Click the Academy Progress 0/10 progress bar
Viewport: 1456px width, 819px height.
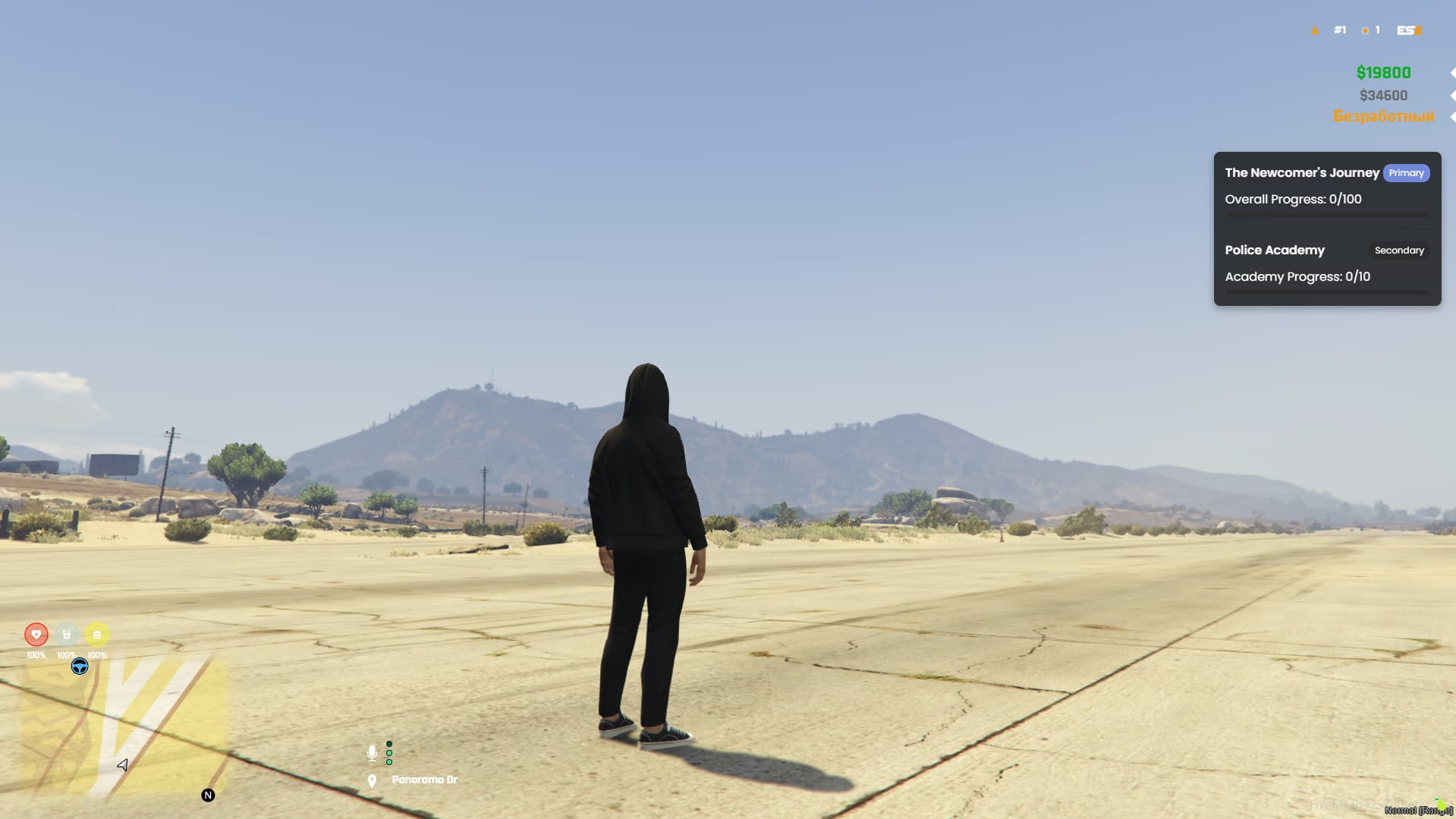click(1327, 292)
